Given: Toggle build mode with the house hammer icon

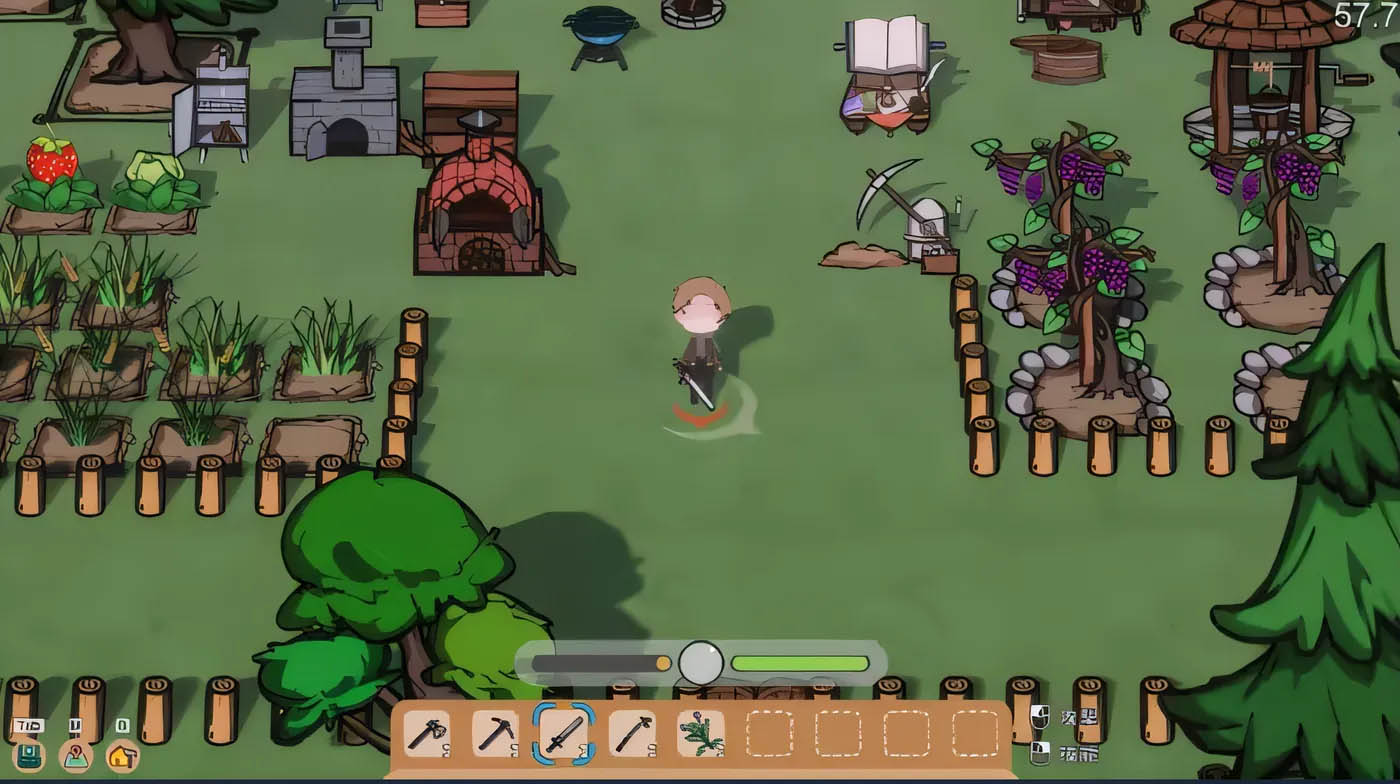Looking at the screenshot, I should coord(122,758).
